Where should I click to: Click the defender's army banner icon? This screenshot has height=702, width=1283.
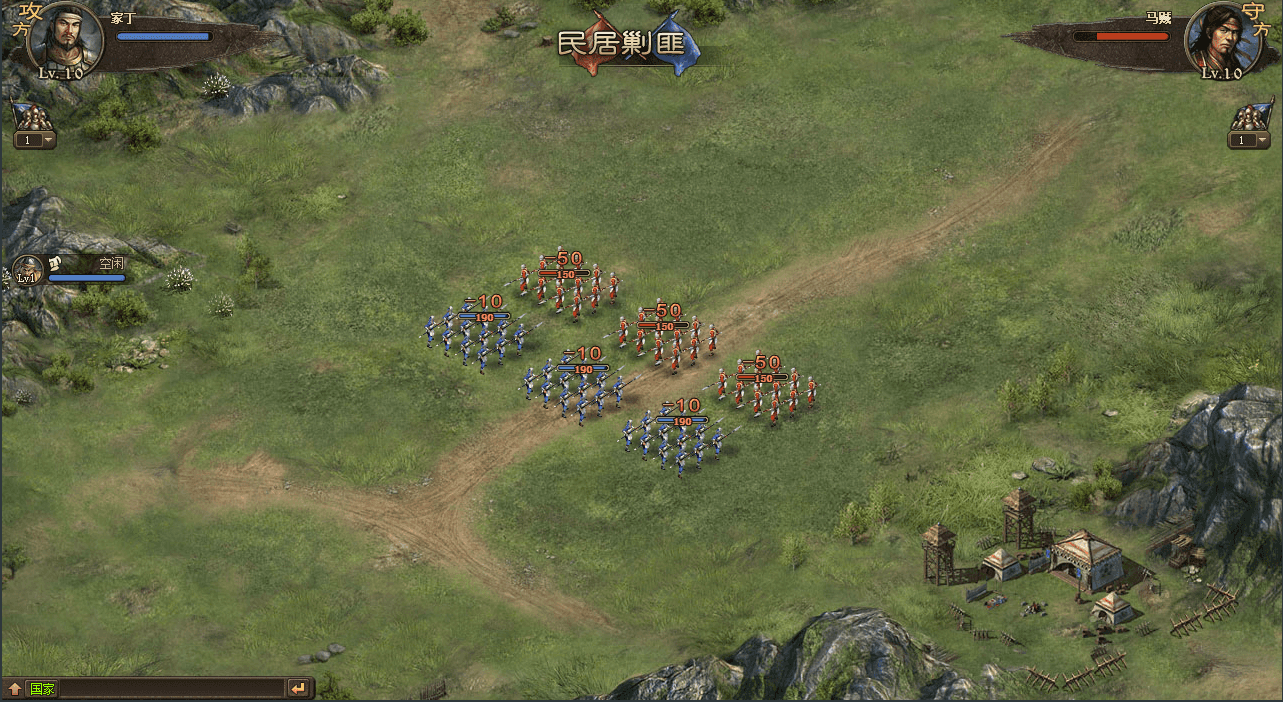pos(1251,115)
